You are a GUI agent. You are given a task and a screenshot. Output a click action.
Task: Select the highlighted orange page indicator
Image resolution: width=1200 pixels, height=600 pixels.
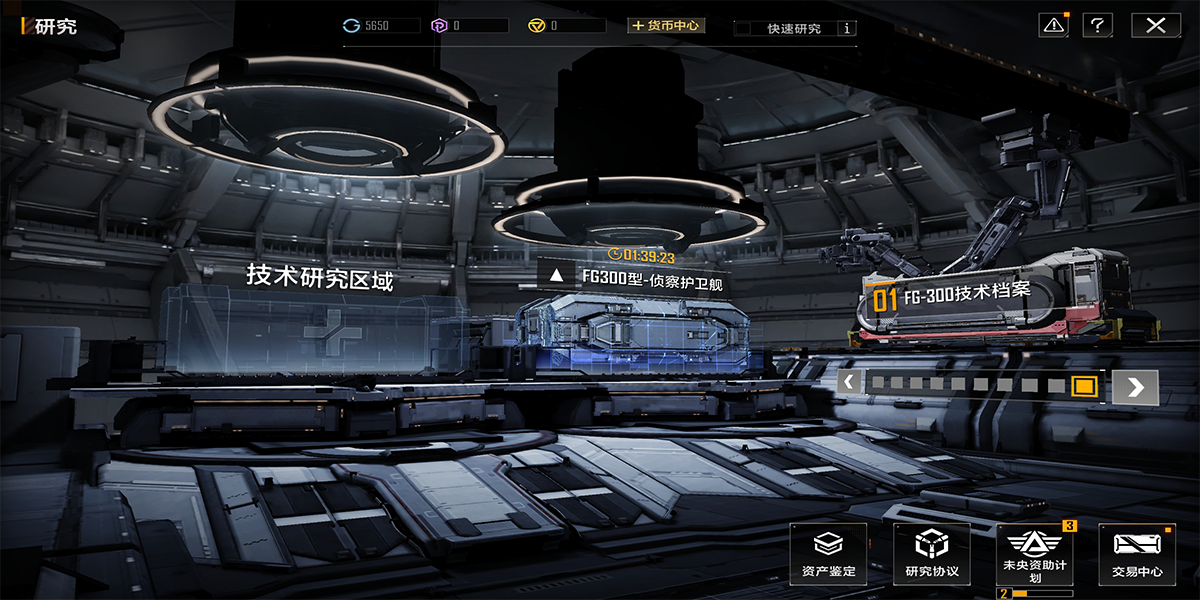pyautogui.click(x=1084, y=386)
